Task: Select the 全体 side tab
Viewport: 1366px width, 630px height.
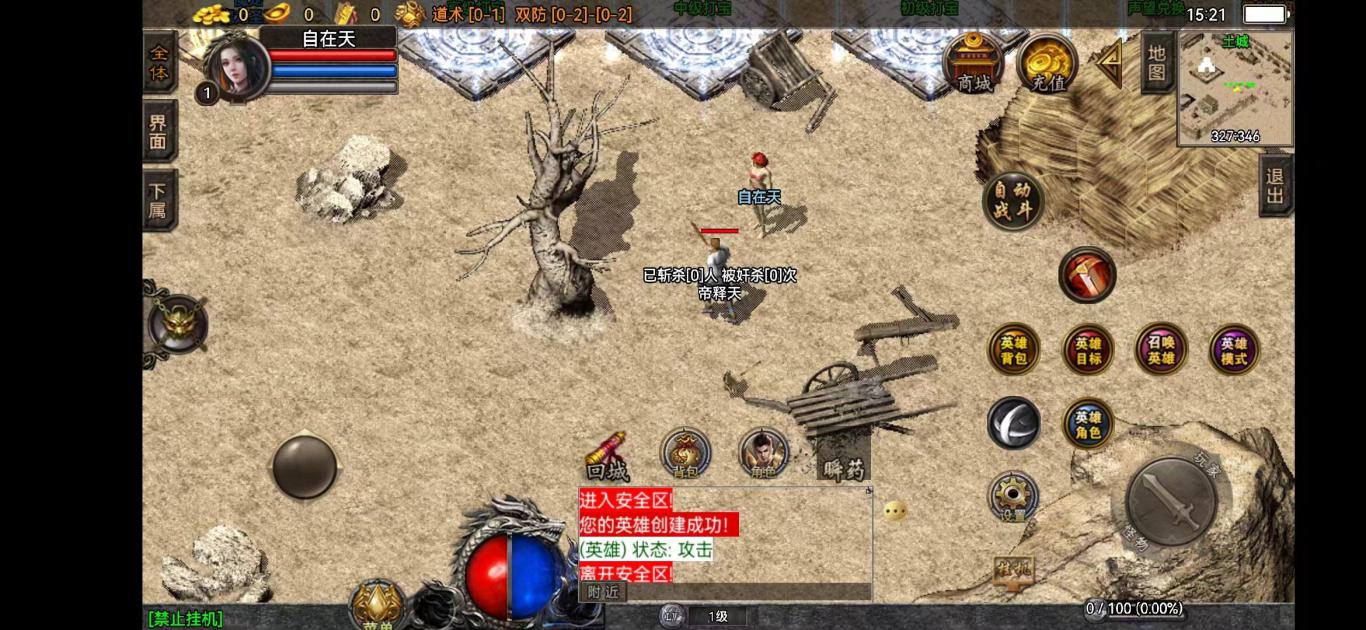Action: [159, 62]
